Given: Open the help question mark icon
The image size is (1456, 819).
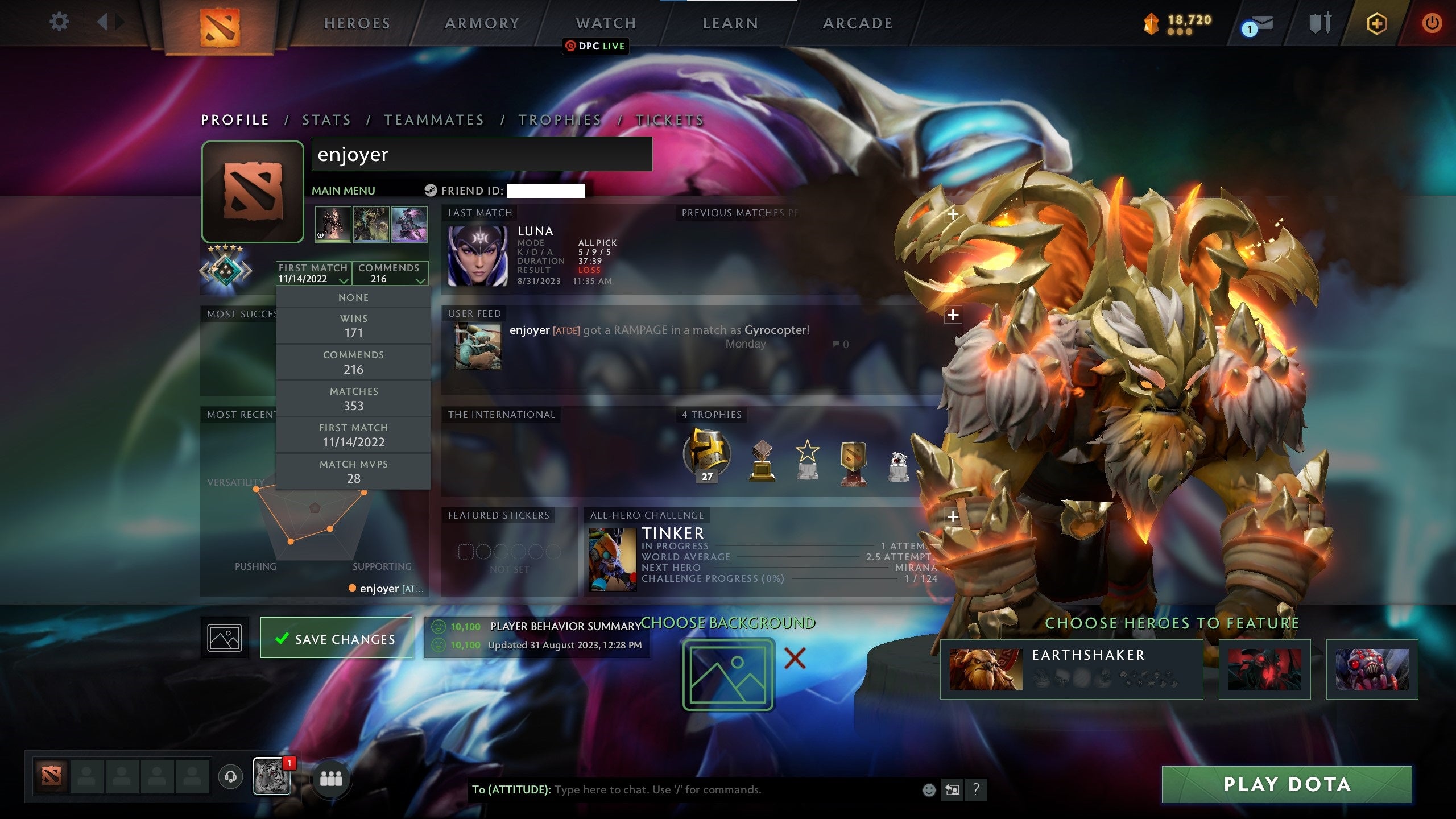Looking at the screenshot, I should (976, 790).
